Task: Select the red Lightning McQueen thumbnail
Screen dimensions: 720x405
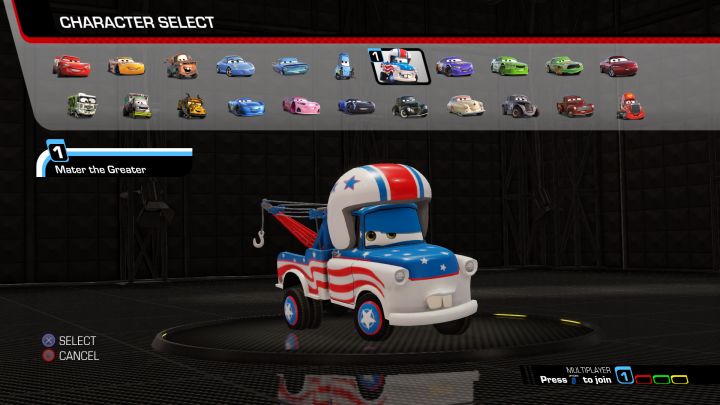Action: tap(71, 66)
